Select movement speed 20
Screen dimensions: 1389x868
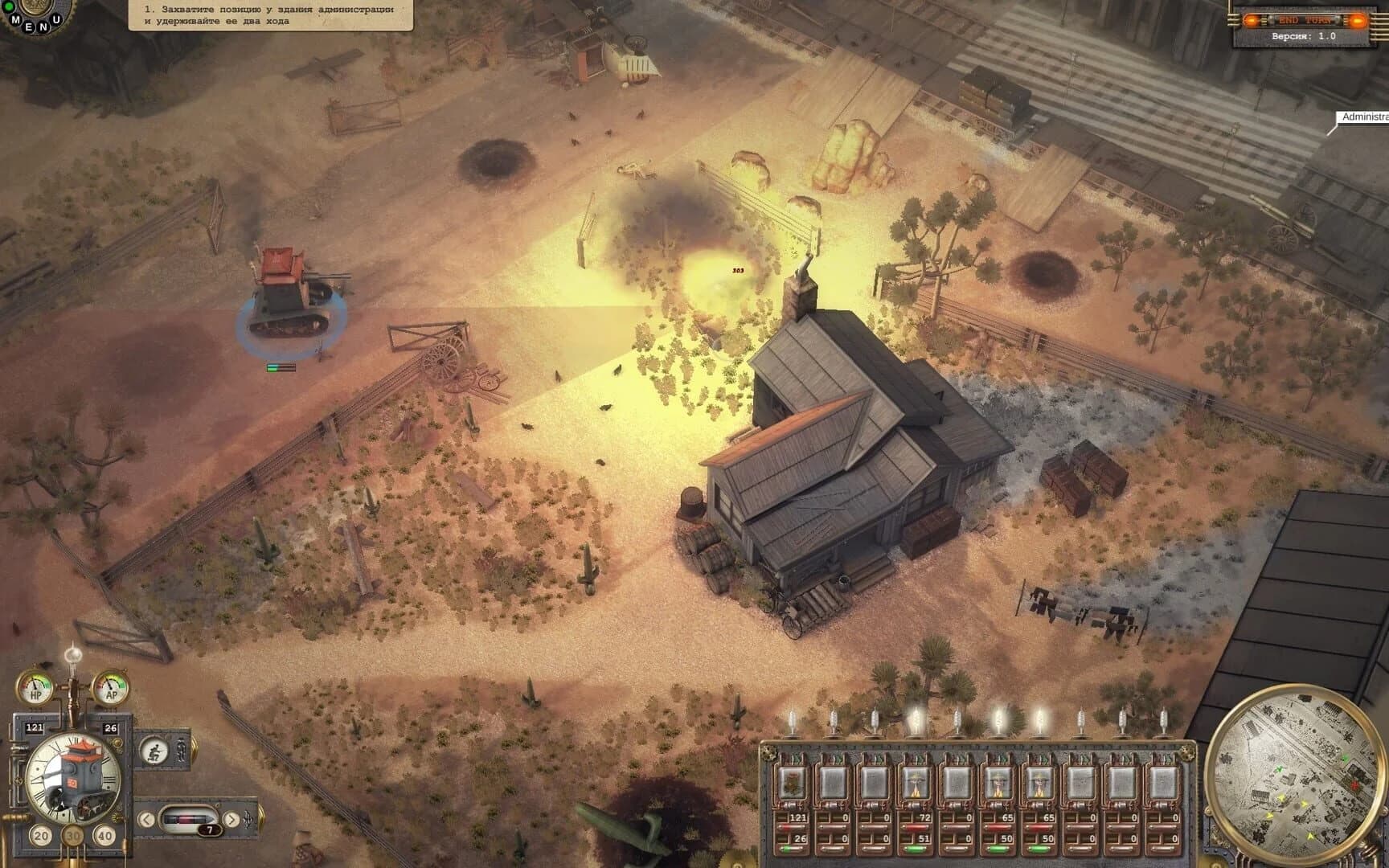coord(40,836)
